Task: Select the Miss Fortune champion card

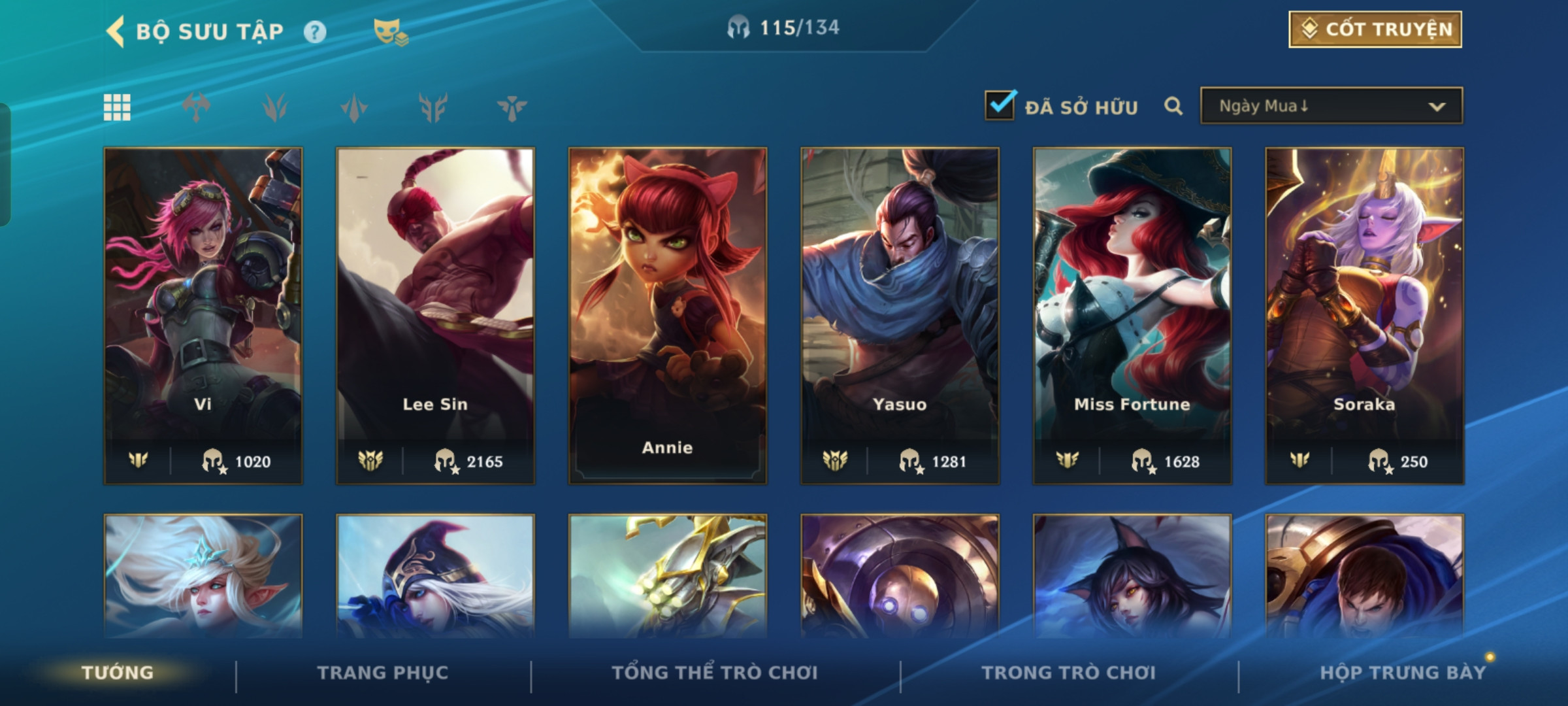Action: pos(1132,316)
